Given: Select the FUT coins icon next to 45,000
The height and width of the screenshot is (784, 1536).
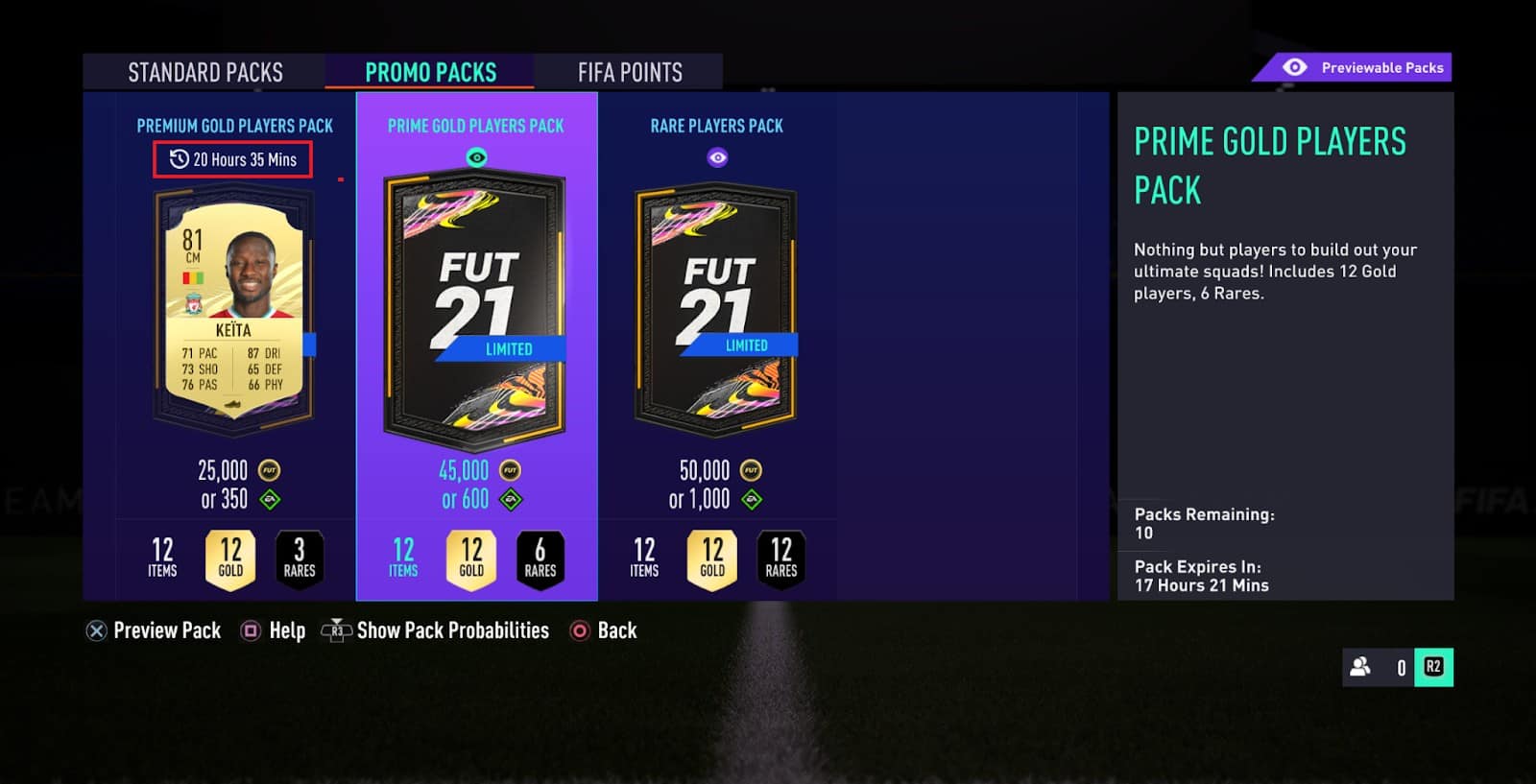Looking at the screenshot, I should 509,470.
